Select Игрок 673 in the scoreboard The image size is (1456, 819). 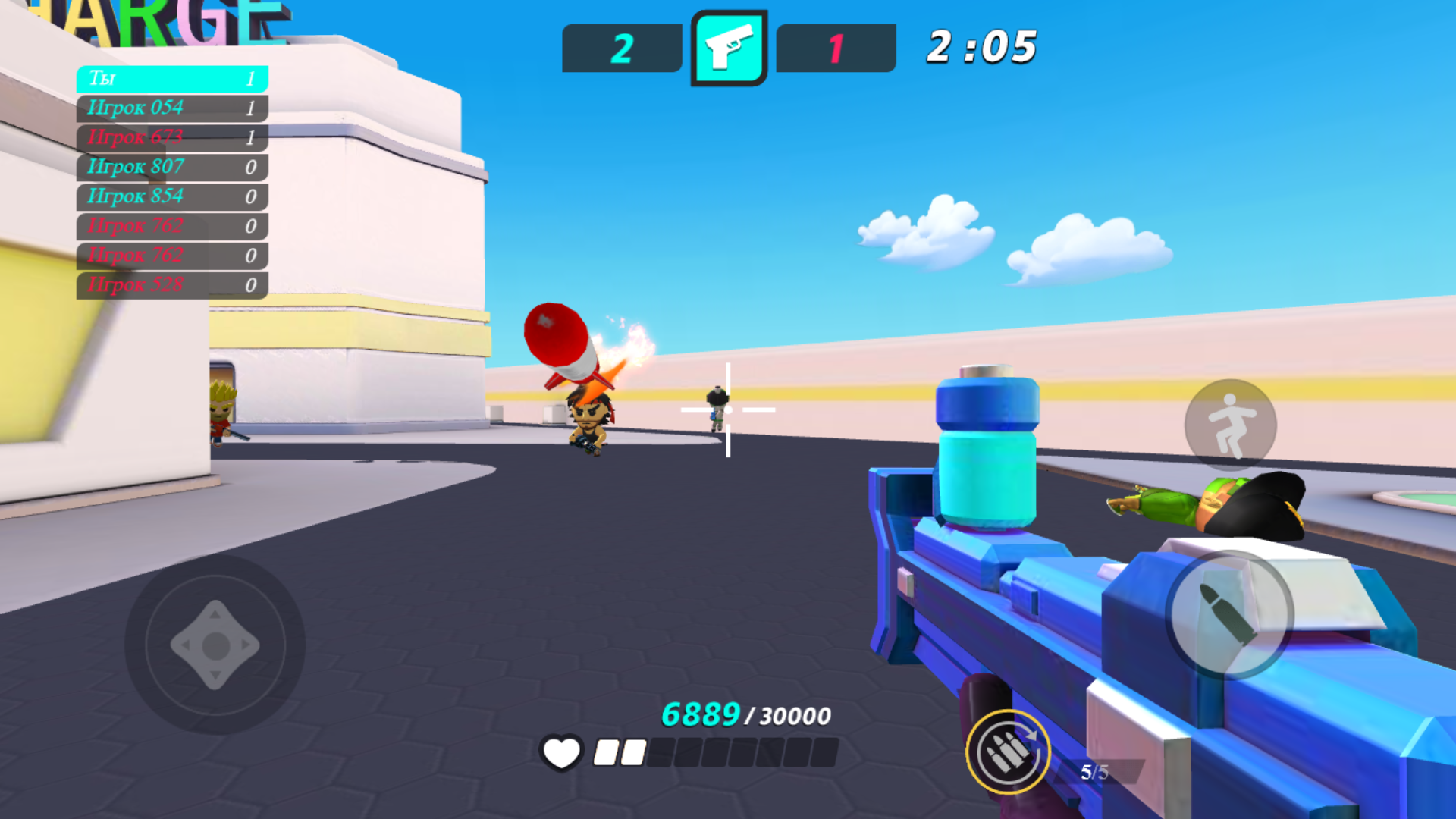click(x=171, y=137)
